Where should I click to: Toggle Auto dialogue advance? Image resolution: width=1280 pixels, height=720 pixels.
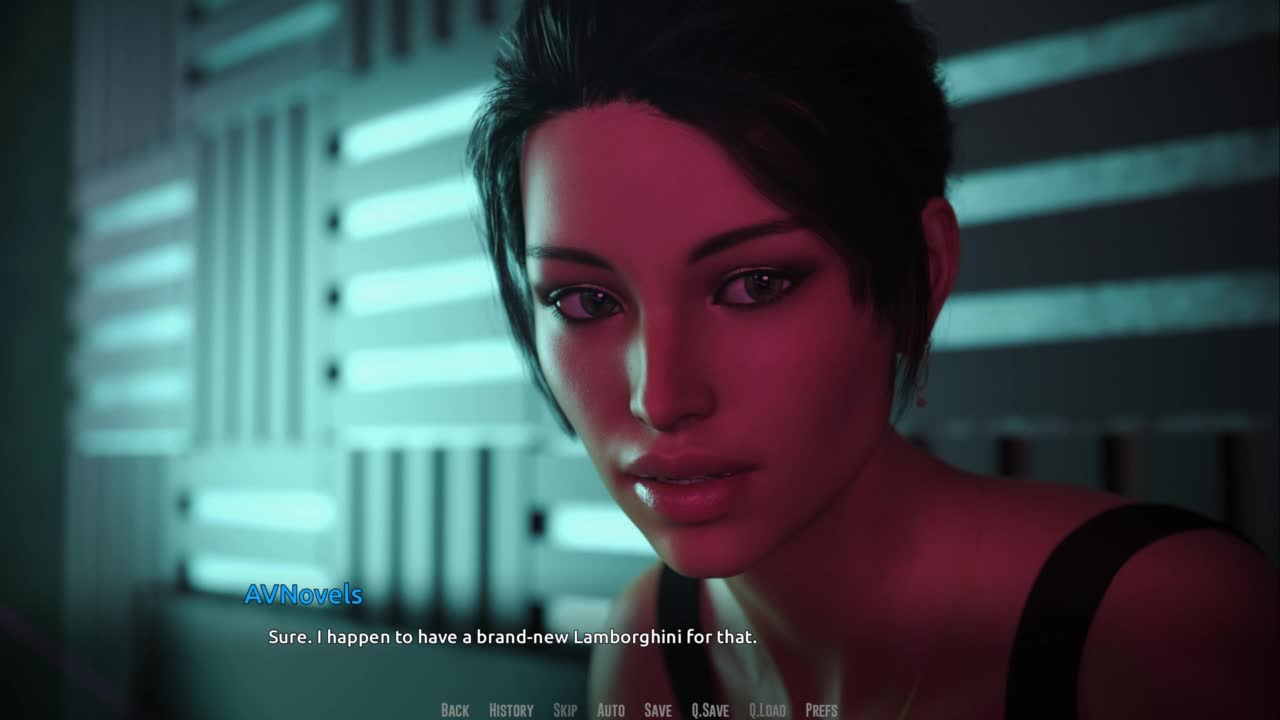point(610,710)
